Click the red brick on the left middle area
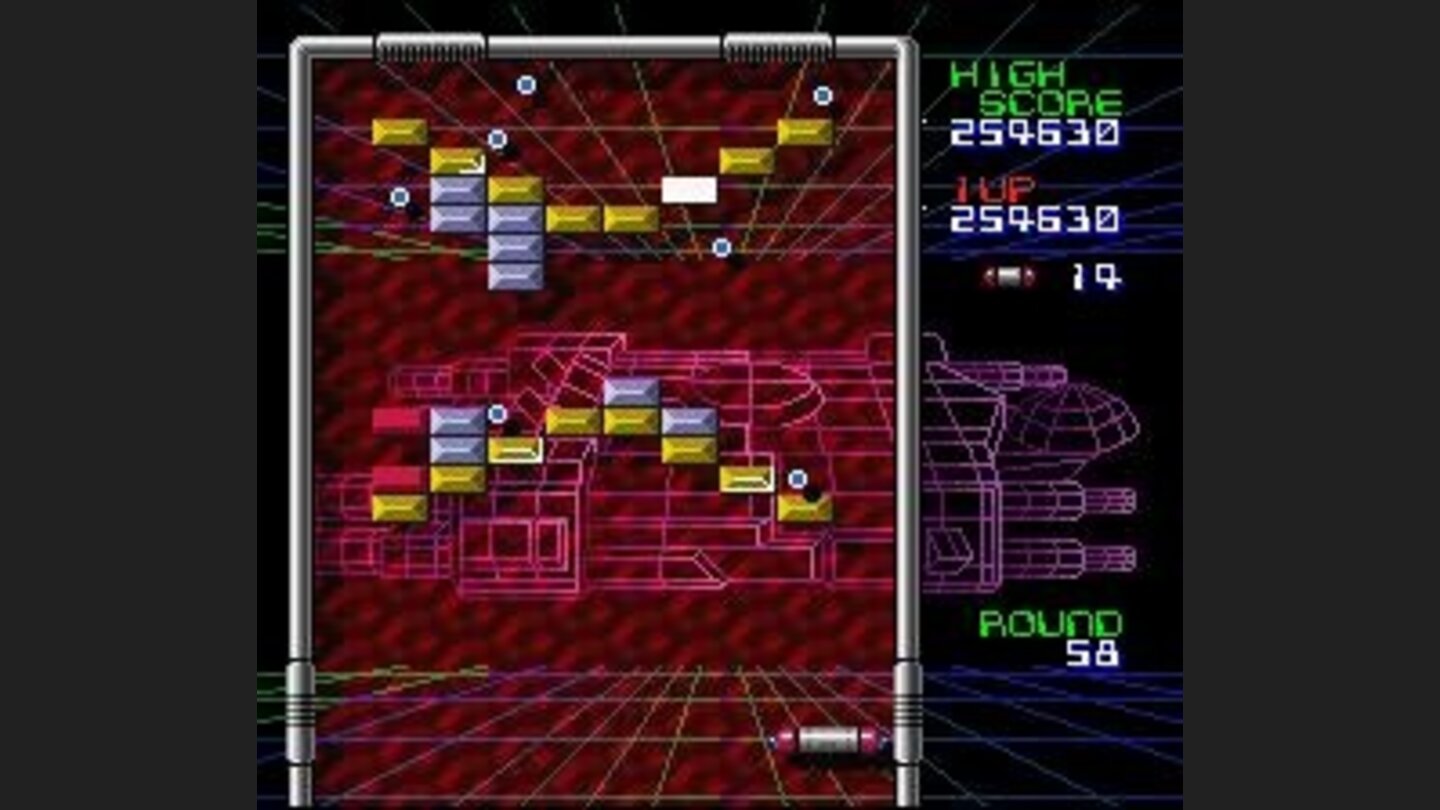The width and height of the screenshot is (1440, 810). point(397,421)
